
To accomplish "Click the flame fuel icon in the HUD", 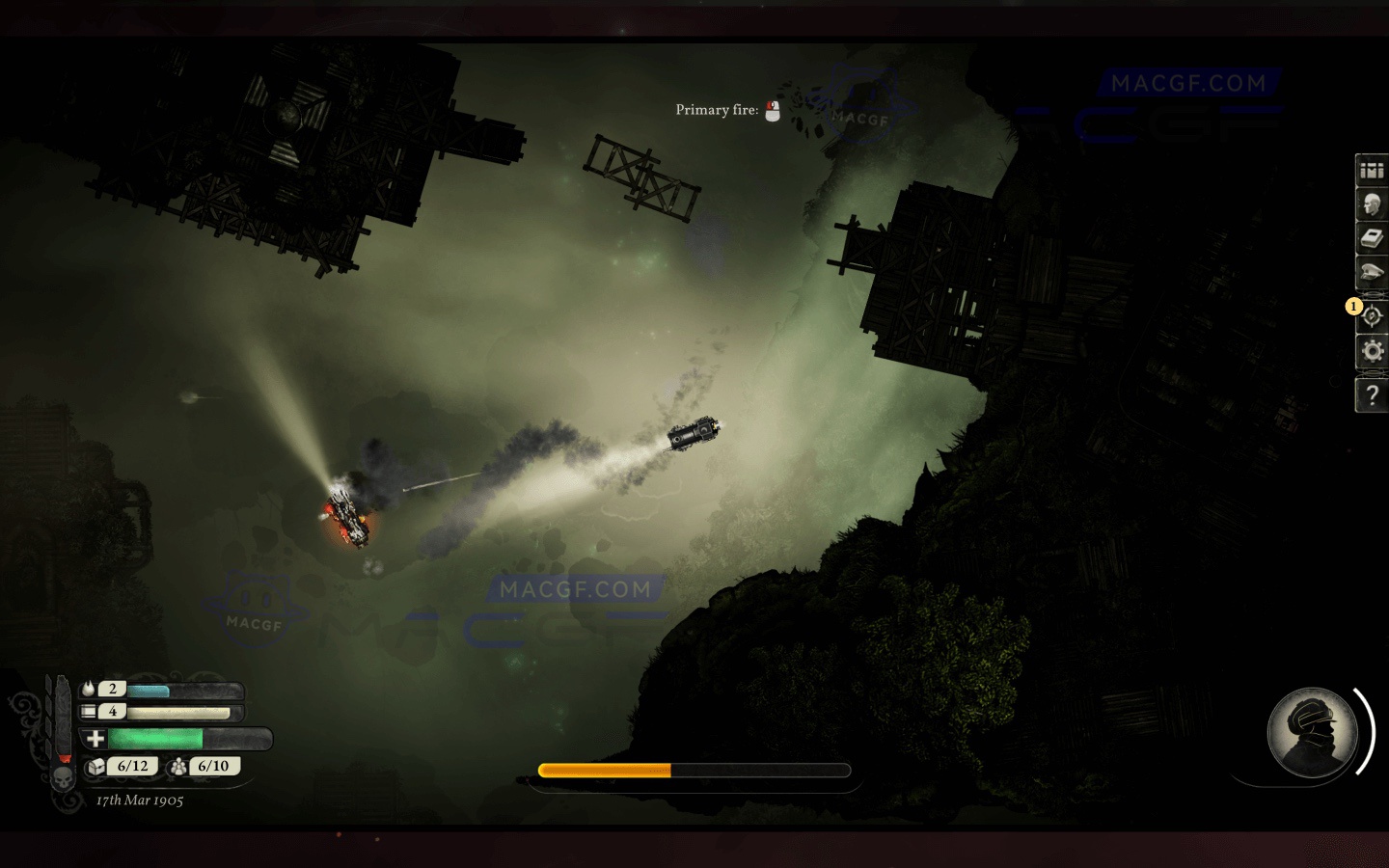I will point(89,688).
